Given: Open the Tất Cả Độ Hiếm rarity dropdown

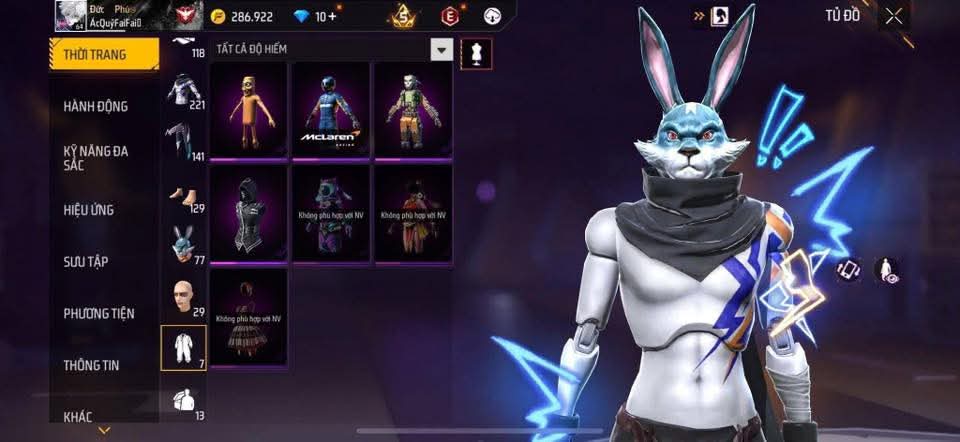Looking at the screenshot, I should 441,49.
